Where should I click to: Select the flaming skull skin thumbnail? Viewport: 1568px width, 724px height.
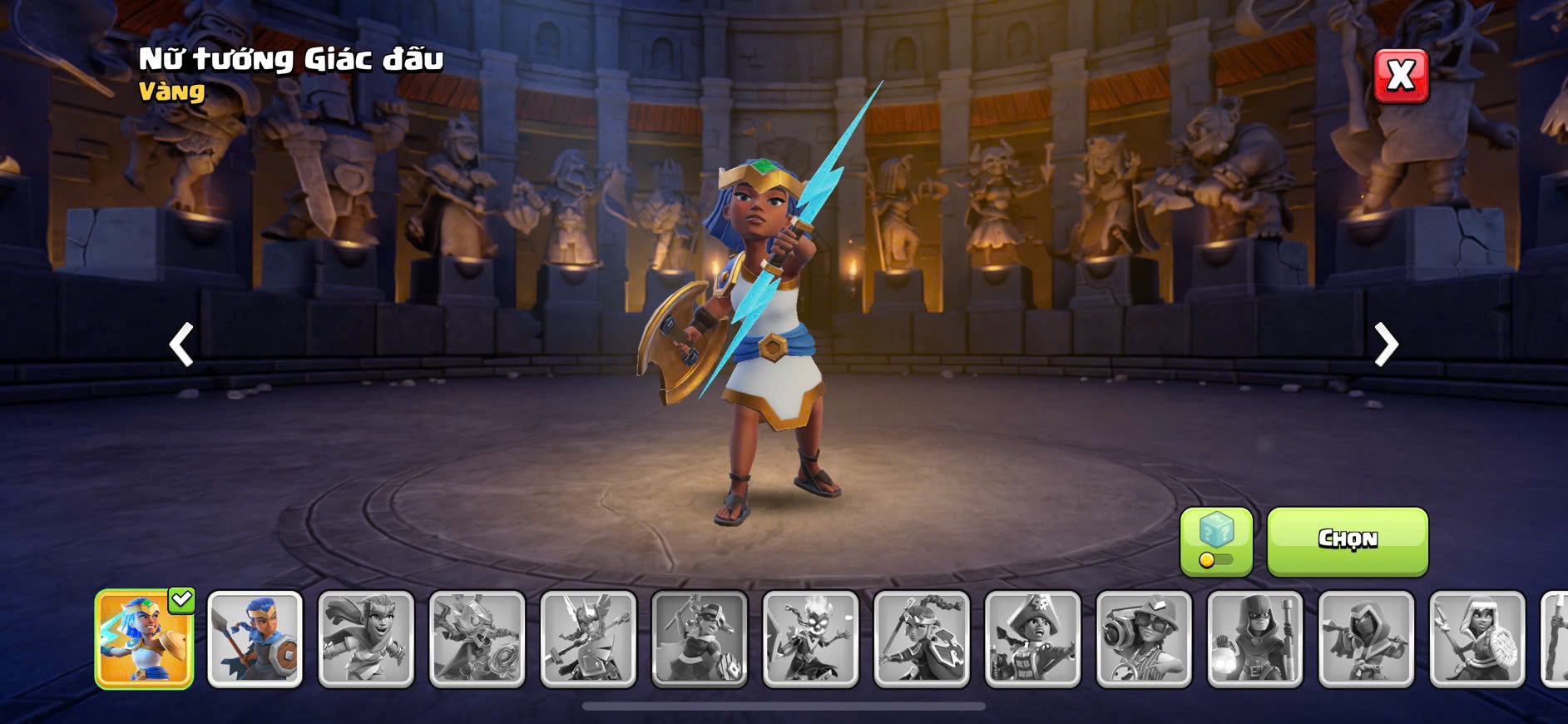click(x=810, y=639)
